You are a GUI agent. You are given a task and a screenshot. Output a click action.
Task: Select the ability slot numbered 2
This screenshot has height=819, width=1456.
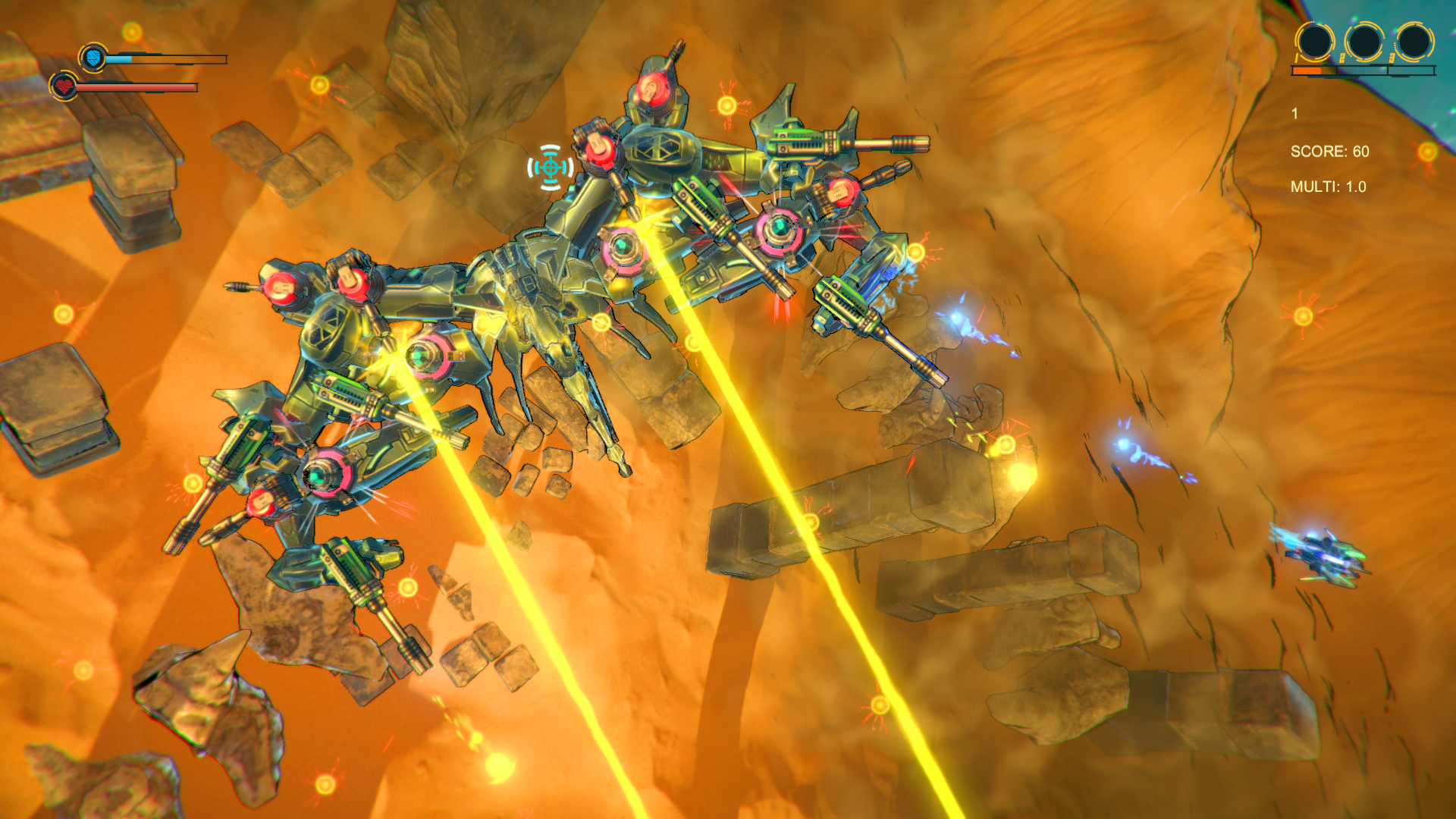1363,41
